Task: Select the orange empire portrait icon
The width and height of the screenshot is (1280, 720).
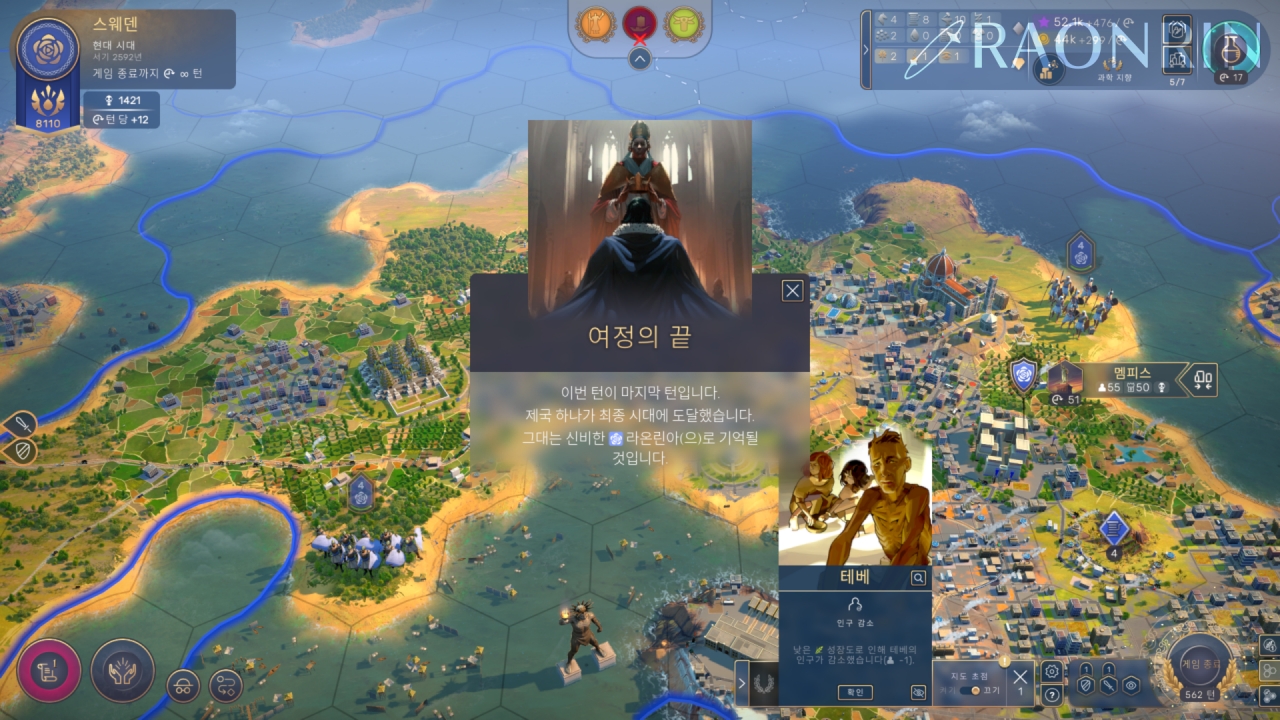Action: point(597,21)
